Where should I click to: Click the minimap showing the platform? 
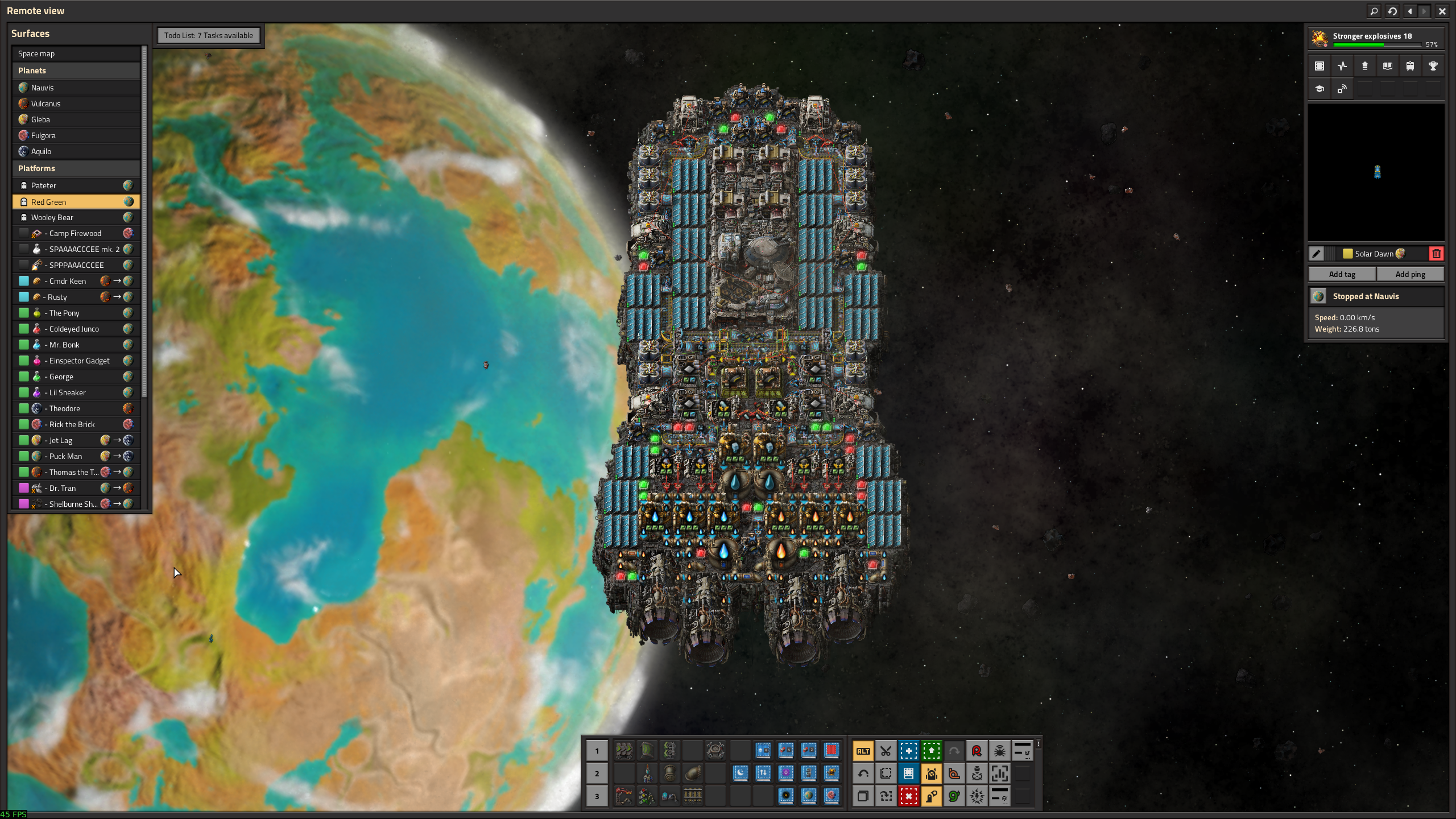point(1376,172)
